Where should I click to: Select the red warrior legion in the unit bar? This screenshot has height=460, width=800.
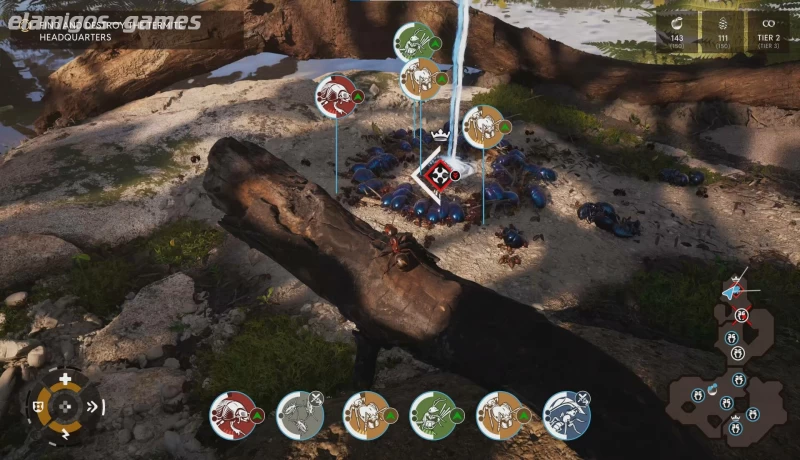[x=232, y=414]
